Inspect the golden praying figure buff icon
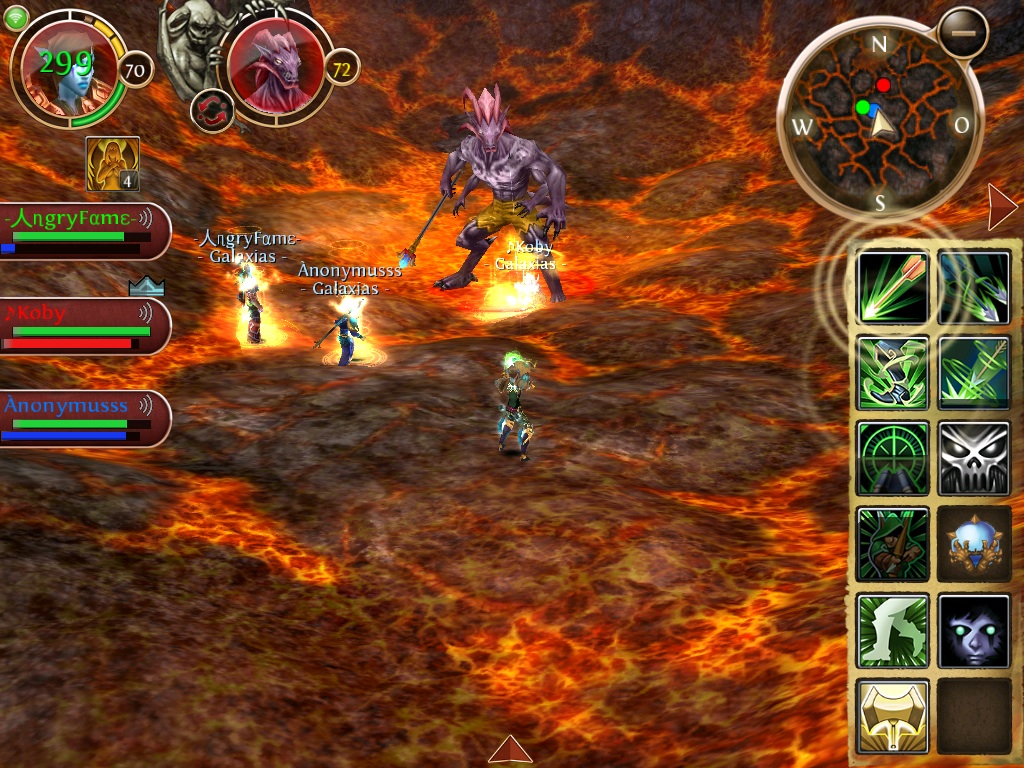The width and height of the screenshot is (1024, 768). coord(112,164)
